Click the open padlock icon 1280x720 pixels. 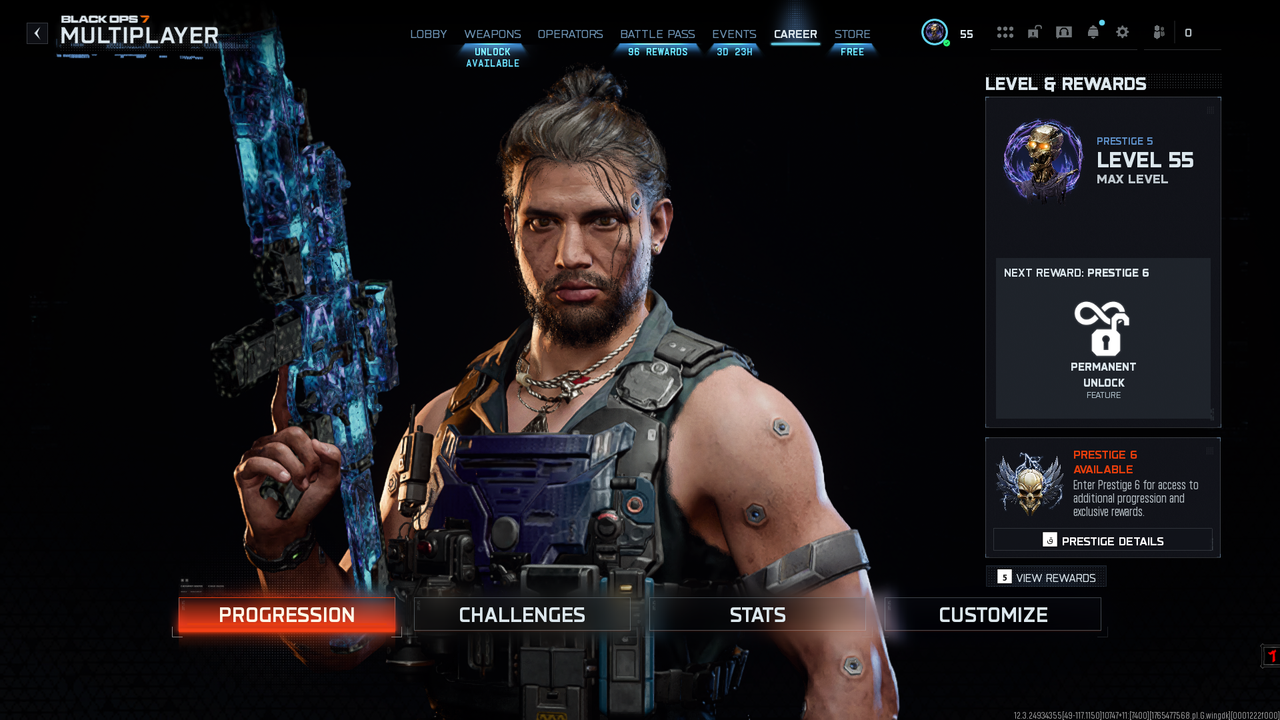[1034, 33]
